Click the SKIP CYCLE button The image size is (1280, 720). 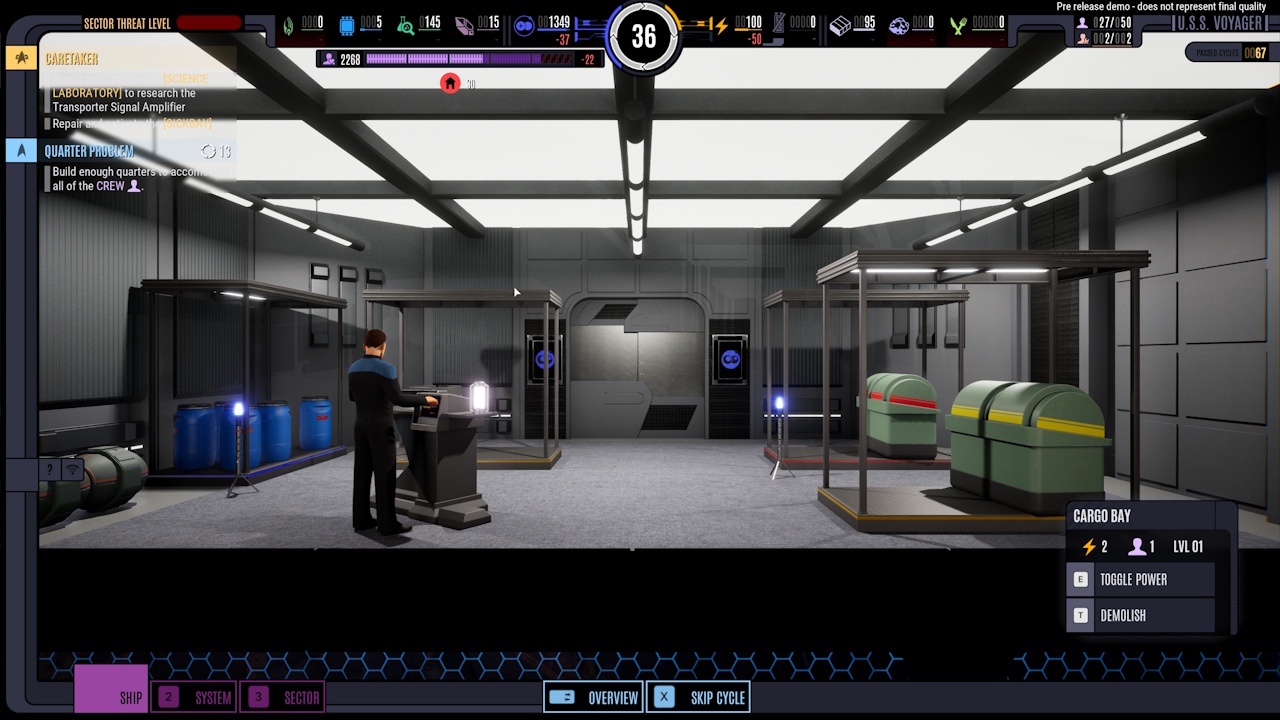698,697
